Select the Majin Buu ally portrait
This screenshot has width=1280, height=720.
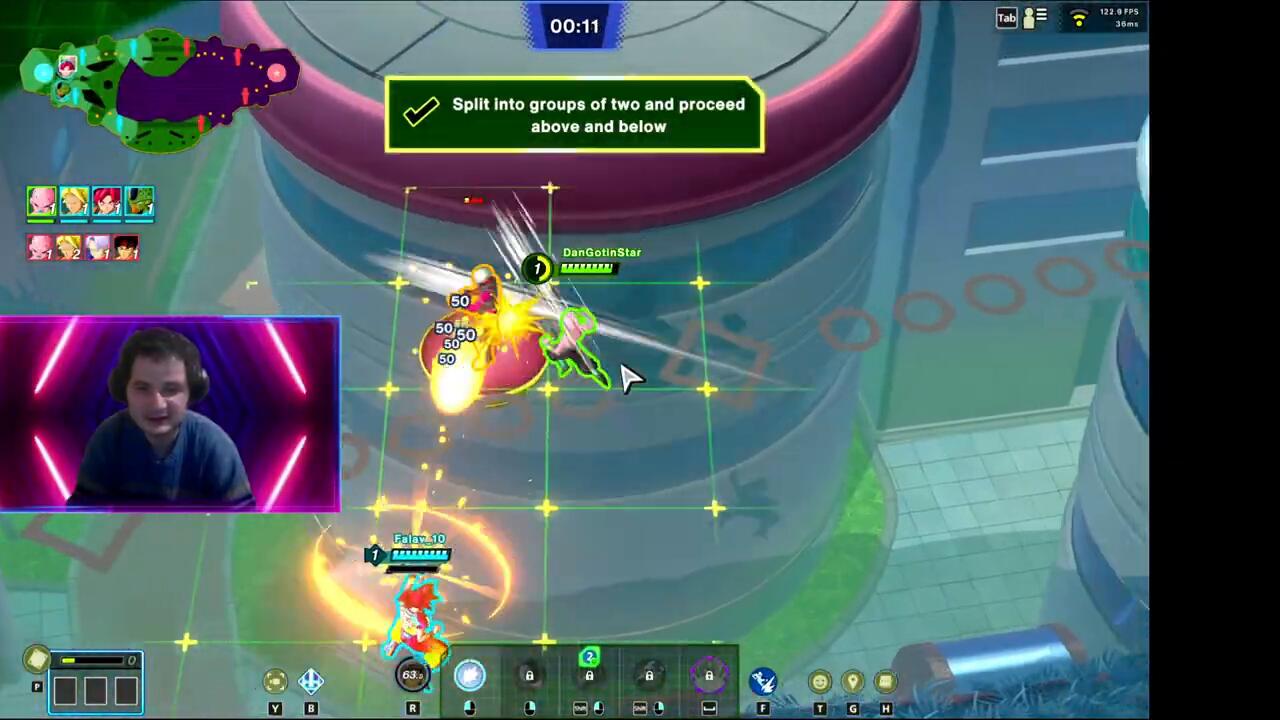click(x=41, y=202)
